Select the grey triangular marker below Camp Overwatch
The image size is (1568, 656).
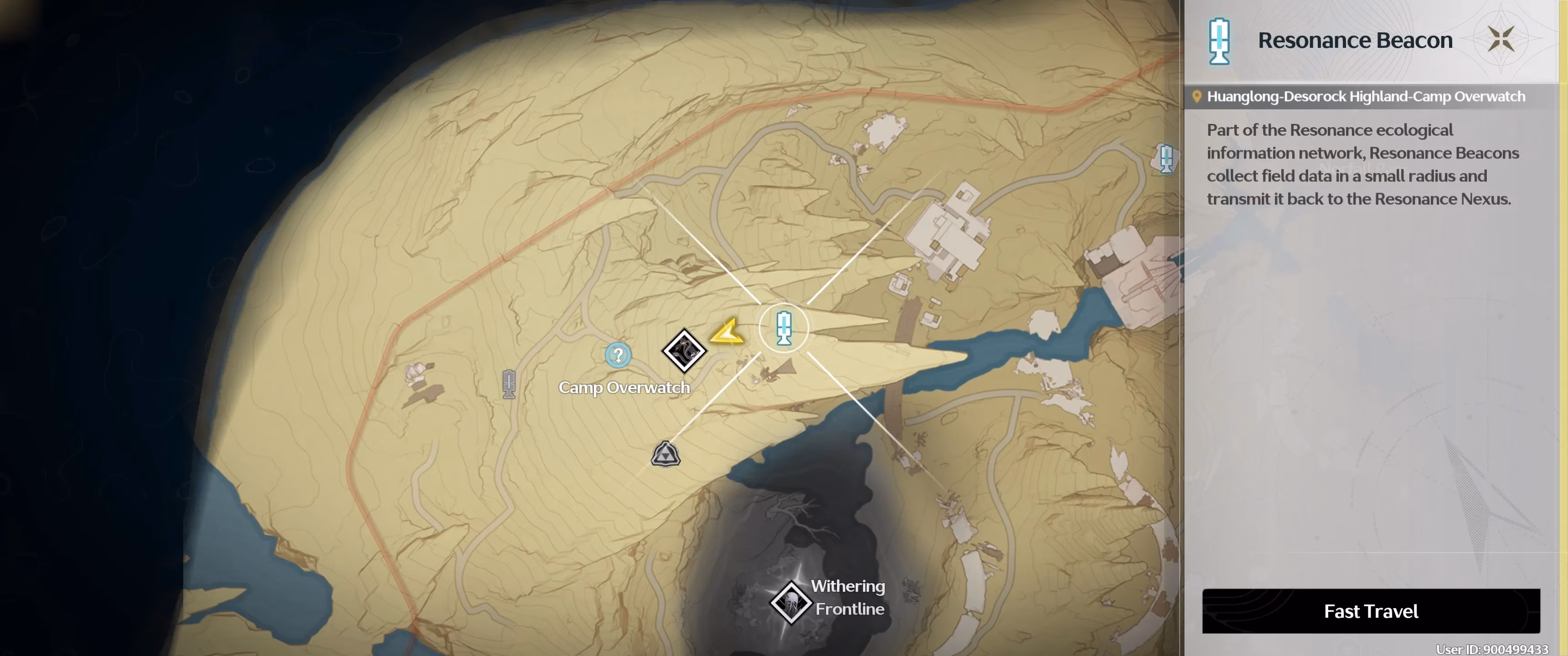click(665, 454)
